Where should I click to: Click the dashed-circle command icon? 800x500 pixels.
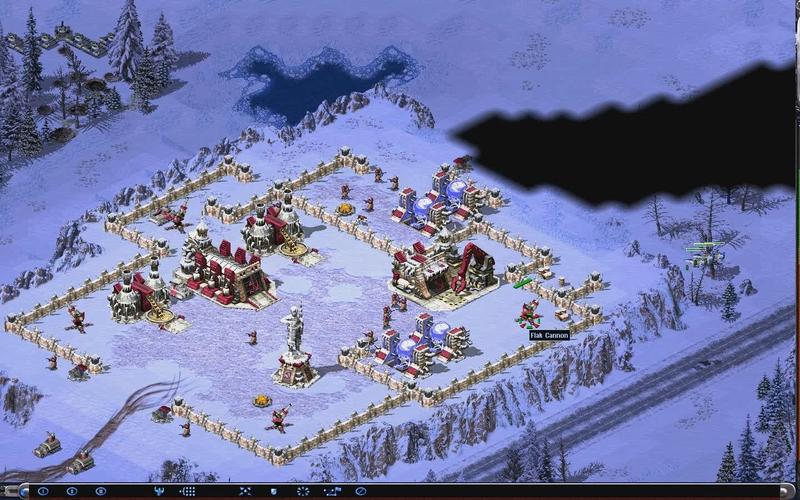(x=303, y=491)
